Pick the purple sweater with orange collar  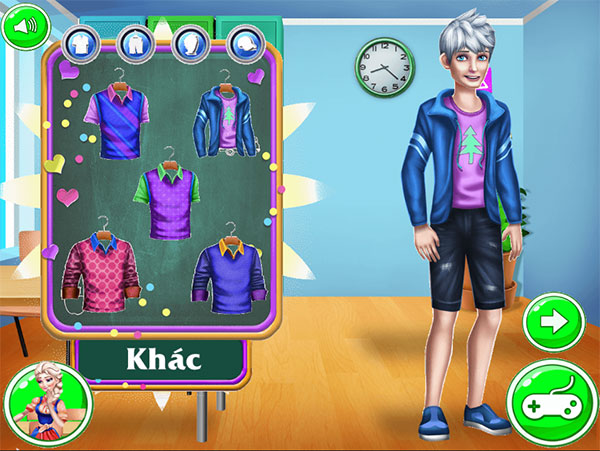(232, 273)
